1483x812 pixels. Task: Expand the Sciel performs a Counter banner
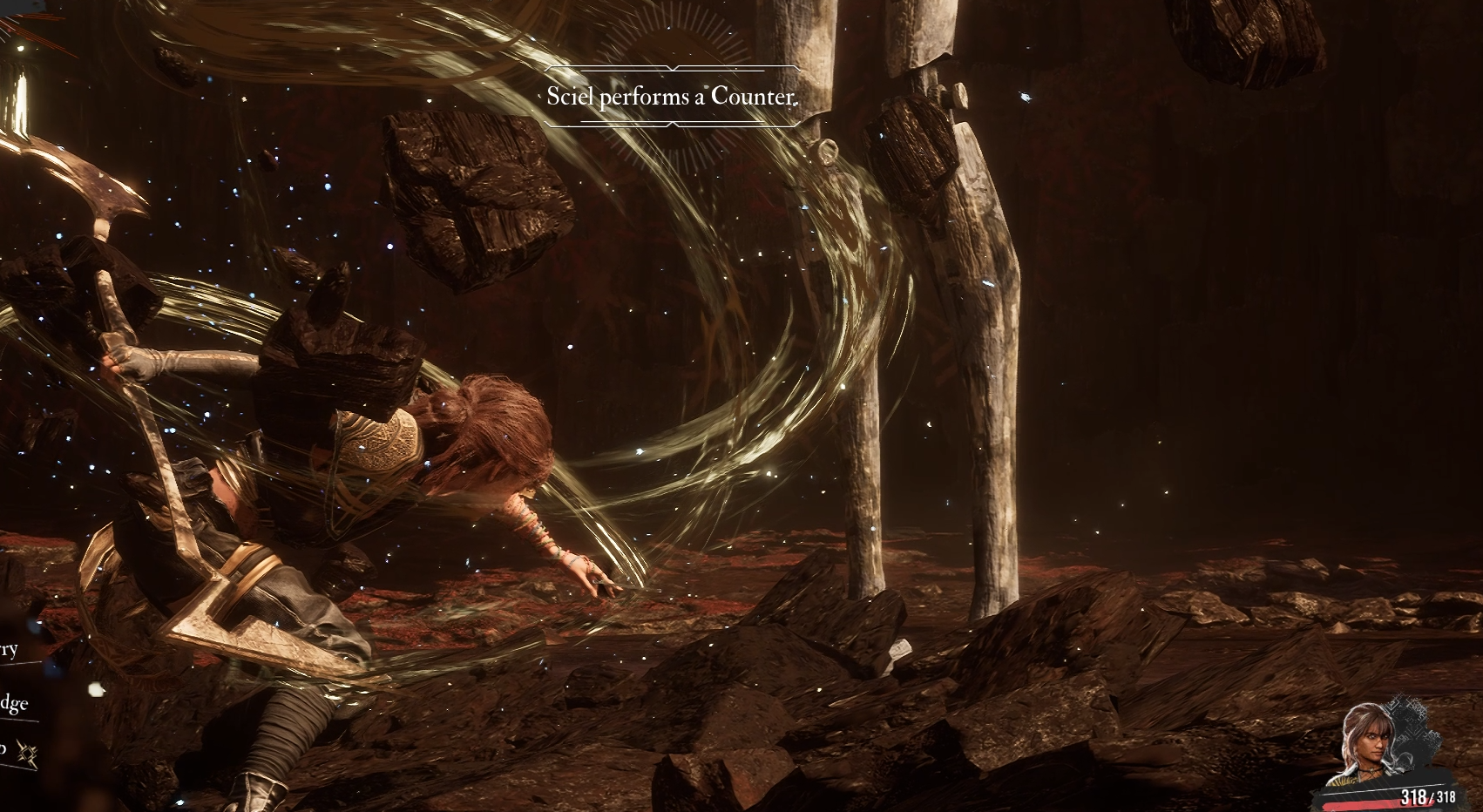pyautogui.click(x=671, y=98)
